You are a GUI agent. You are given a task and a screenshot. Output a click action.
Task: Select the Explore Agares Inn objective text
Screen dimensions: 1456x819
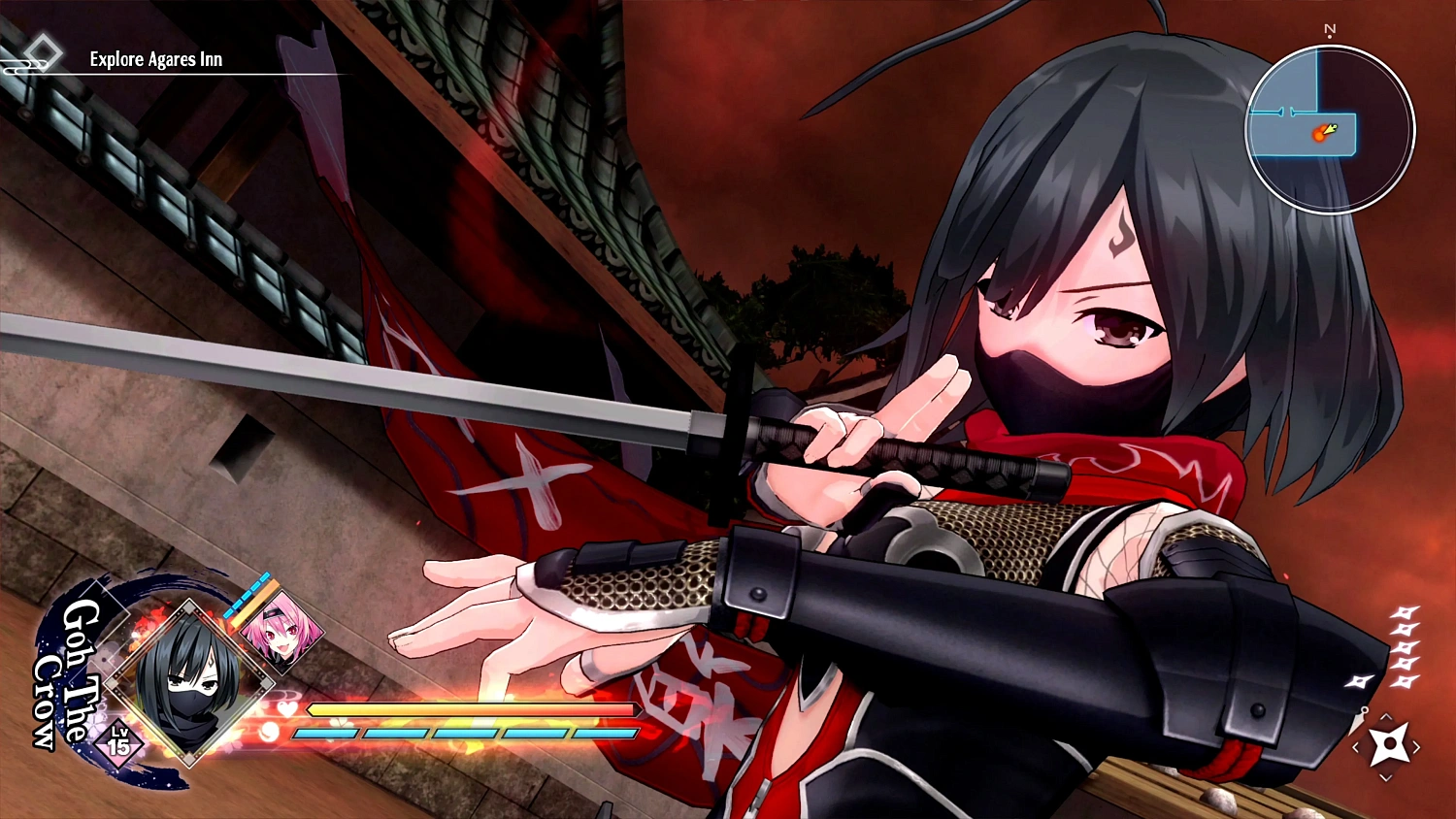(153, 59)
